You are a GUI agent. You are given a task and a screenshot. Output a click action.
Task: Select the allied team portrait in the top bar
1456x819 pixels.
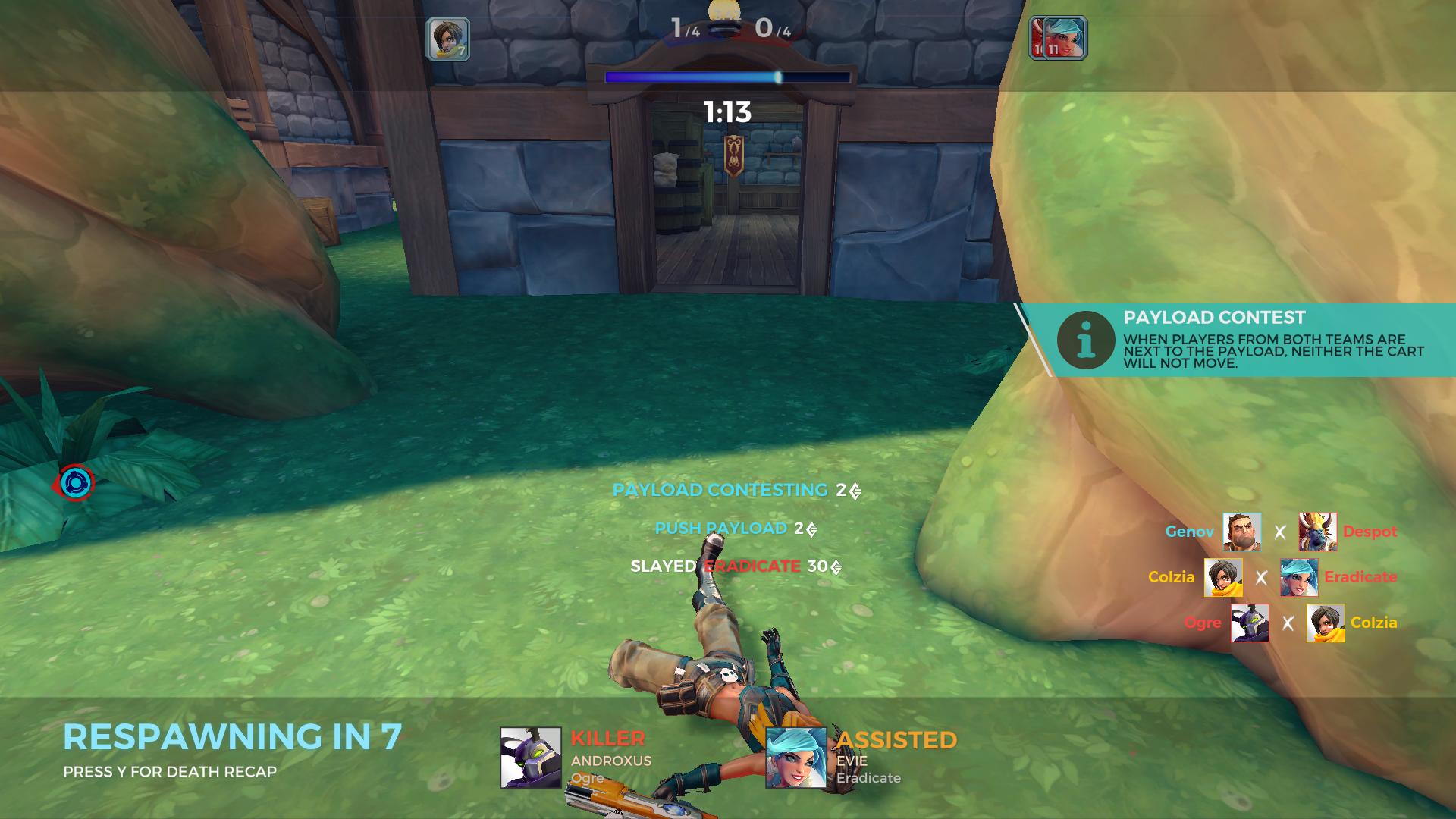447,39
